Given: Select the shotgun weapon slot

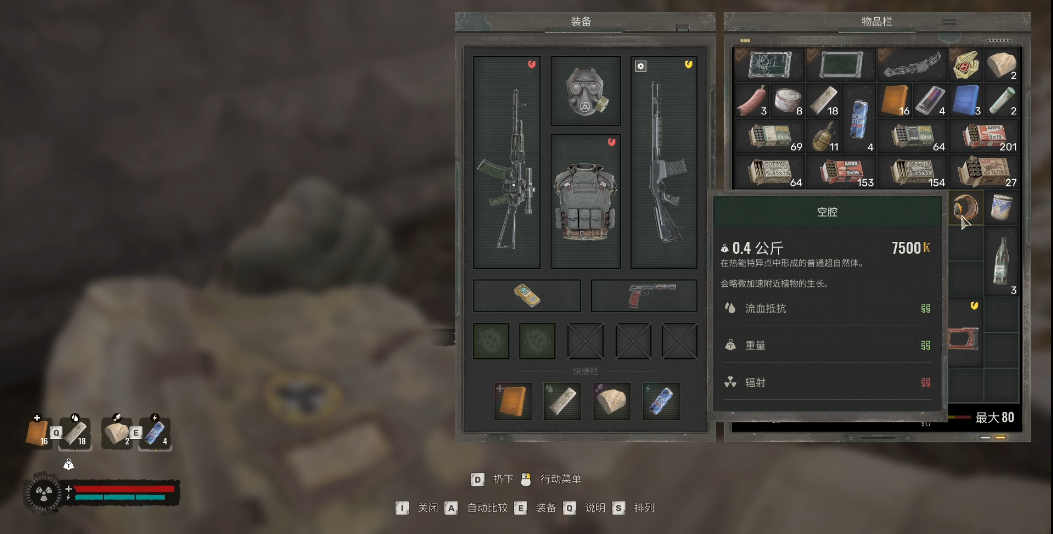Looking at the screenshot, I should 664,162.
